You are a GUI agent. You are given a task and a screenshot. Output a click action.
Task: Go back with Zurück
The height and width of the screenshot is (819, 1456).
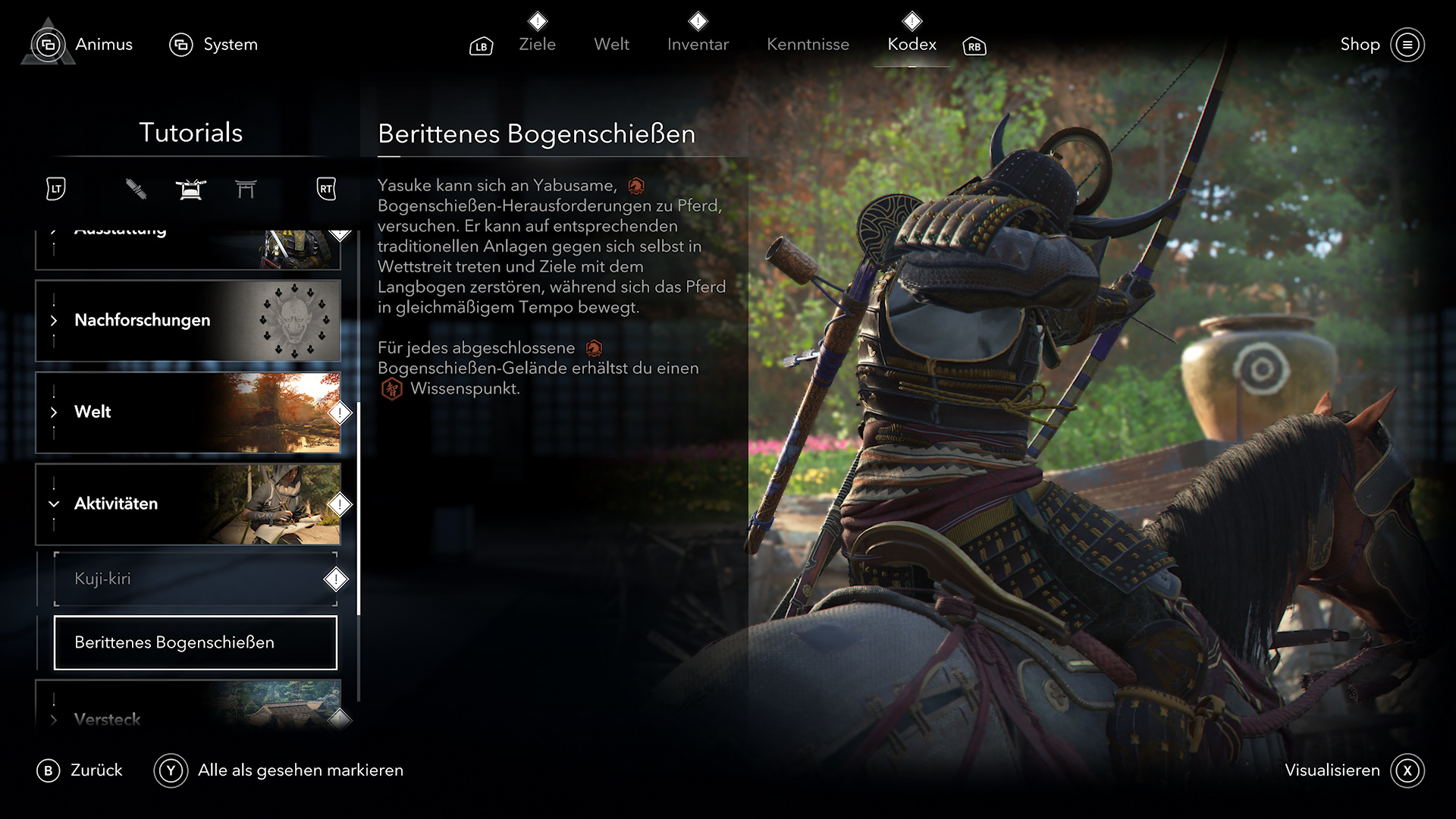80,770
